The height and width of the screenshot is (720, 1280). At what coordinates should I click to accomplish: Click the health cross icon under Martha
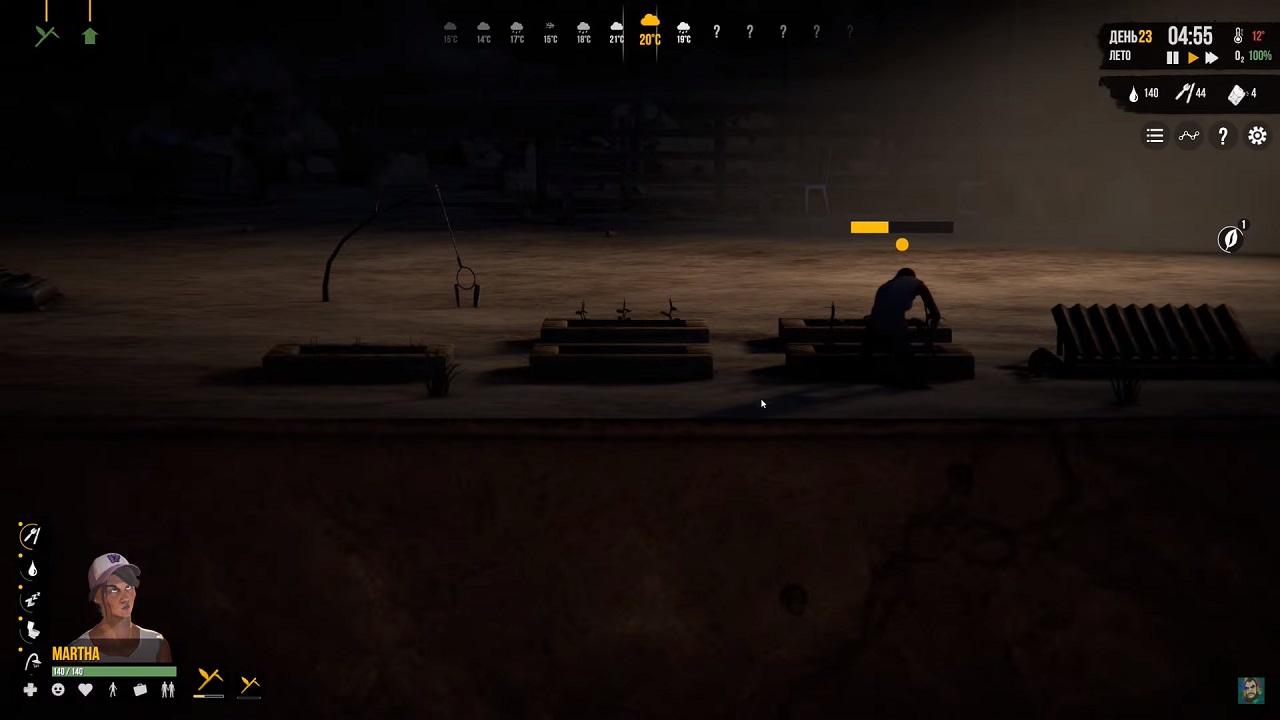(30, 689)
